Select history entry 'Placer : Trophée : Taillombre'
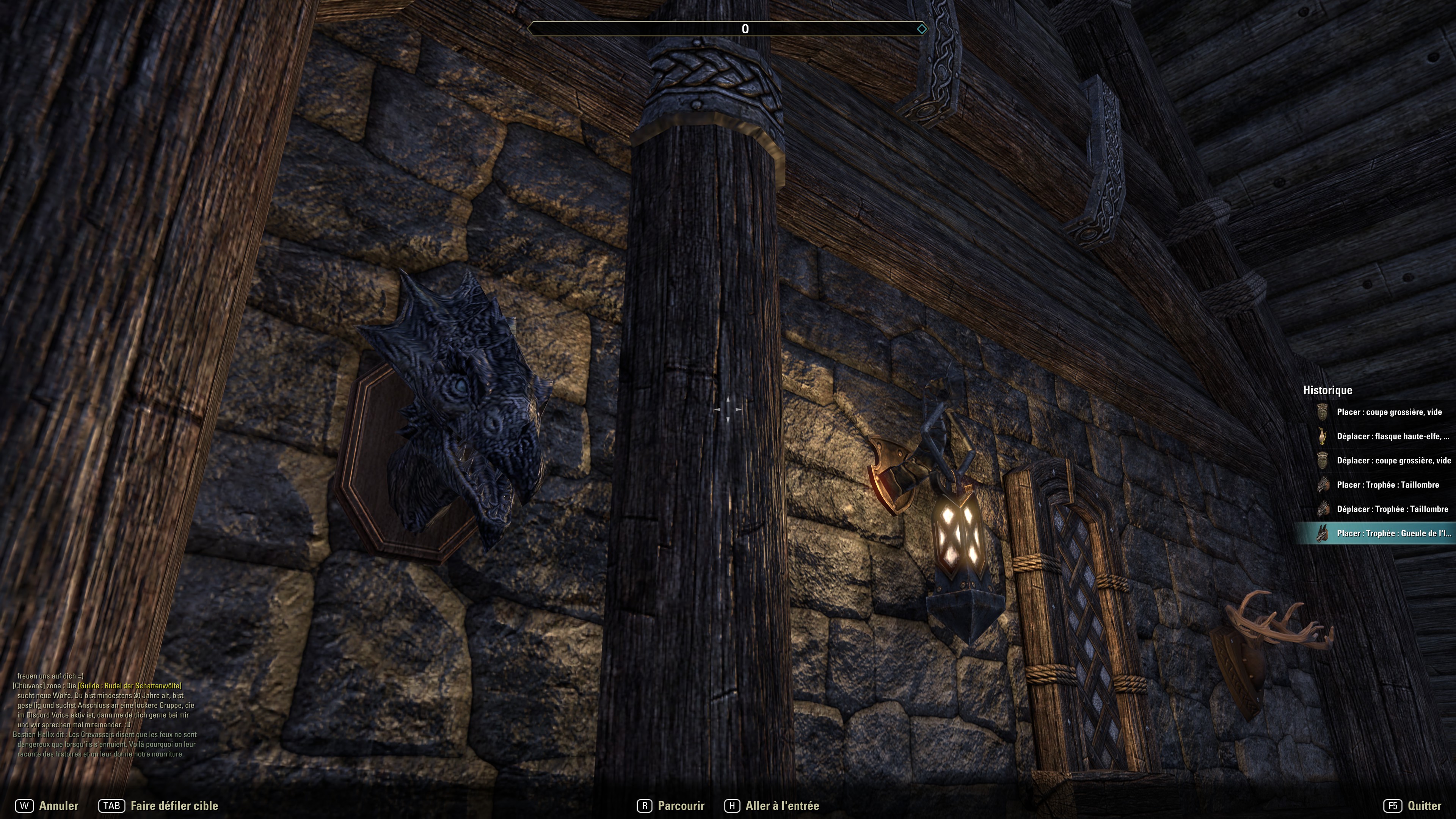1456x819 pixels. click(x=1387, y=485)
